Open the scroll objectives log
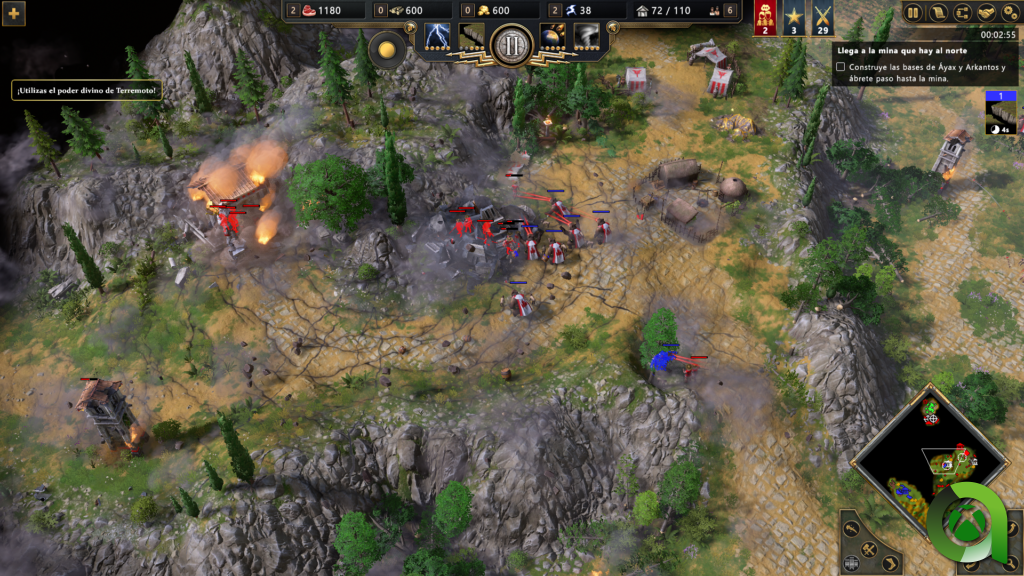The height and width of the screenshot is (576, 1024). pyautogui.click(x=938, y=13)
